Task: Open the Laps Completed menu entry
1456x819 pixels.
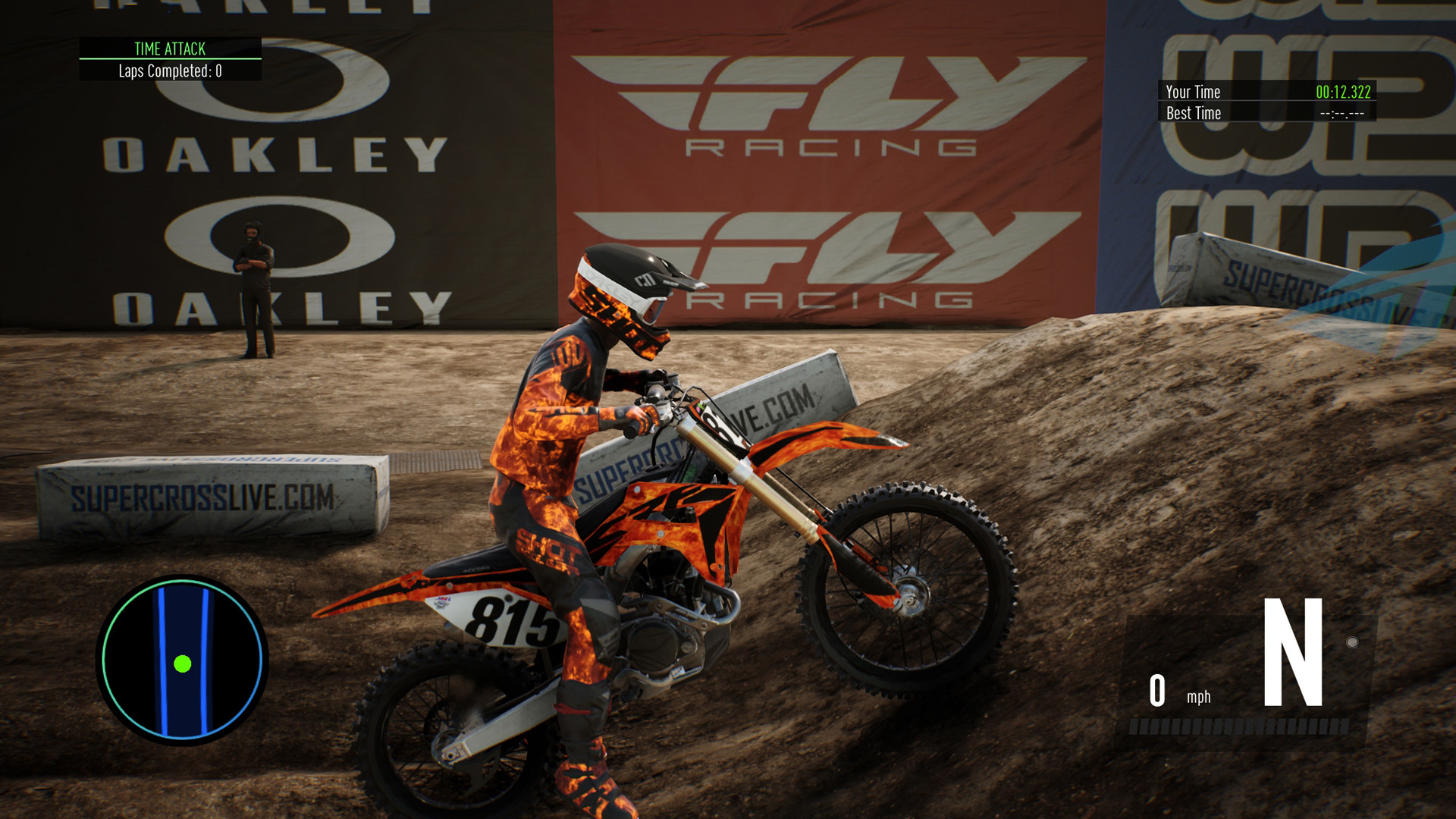Action: tap(169, 70)
